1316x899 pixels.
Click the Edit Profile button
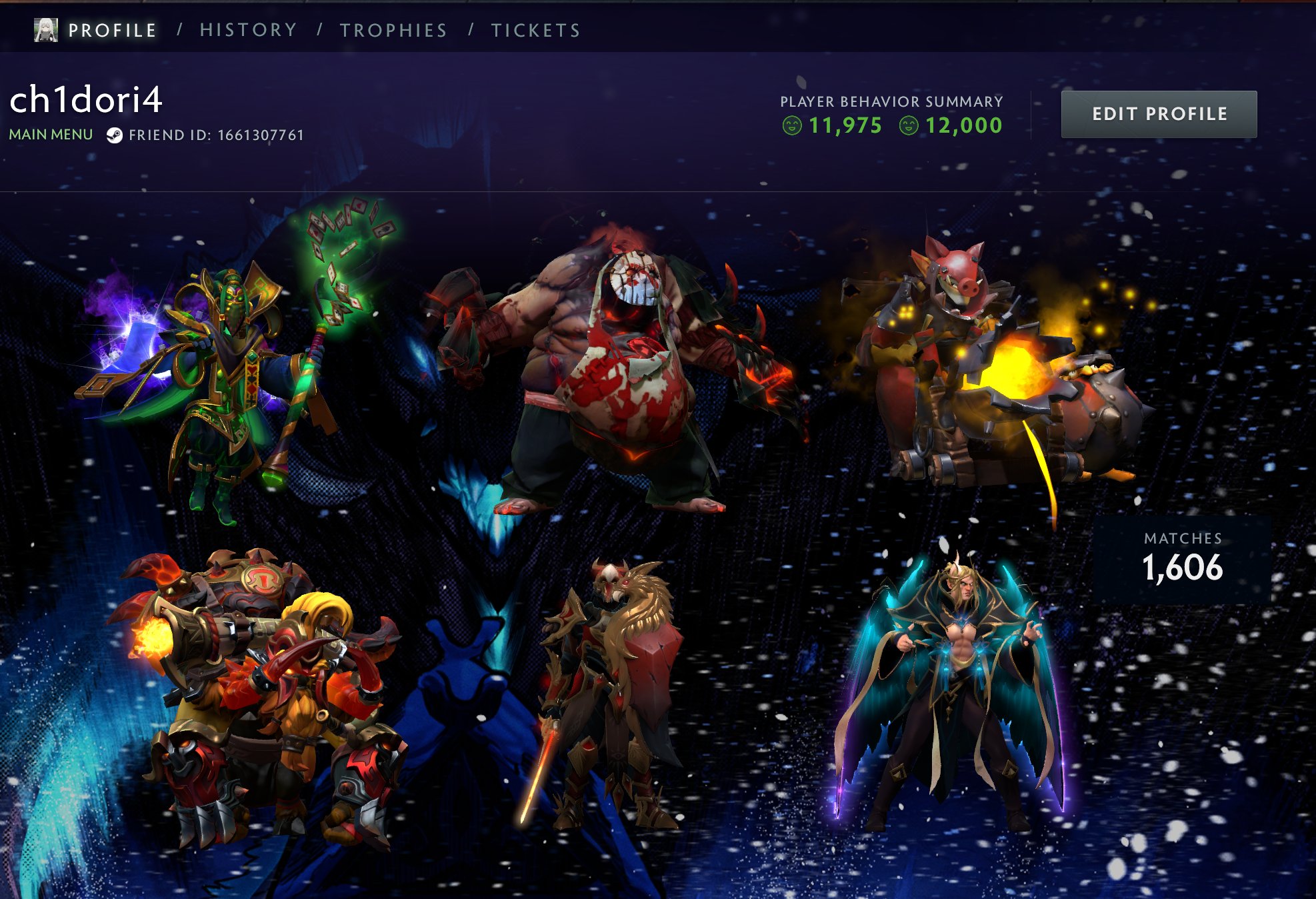1159,114
